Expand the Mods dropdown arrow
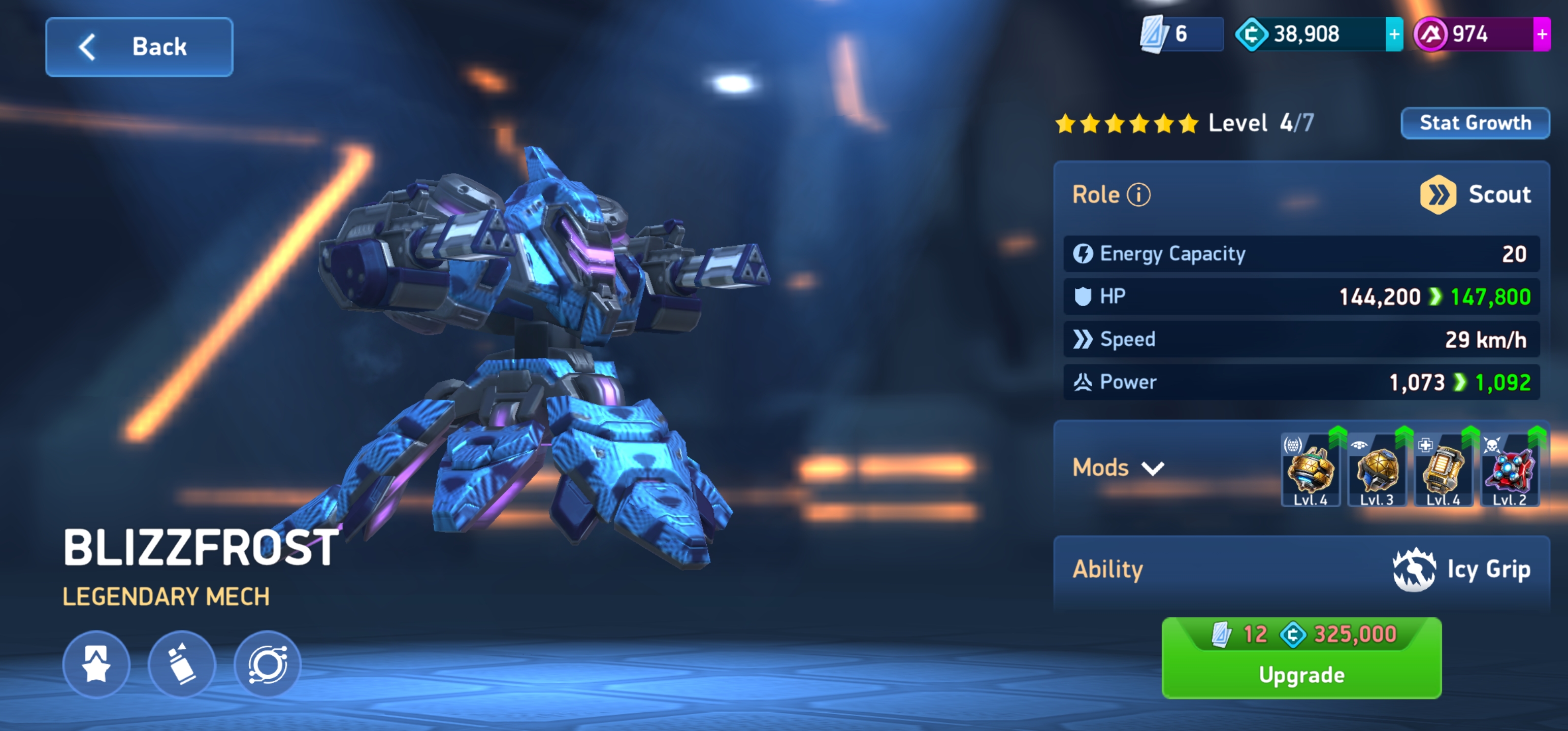The height and width of the screenshot is (731, 1568). coord(1152,468)
